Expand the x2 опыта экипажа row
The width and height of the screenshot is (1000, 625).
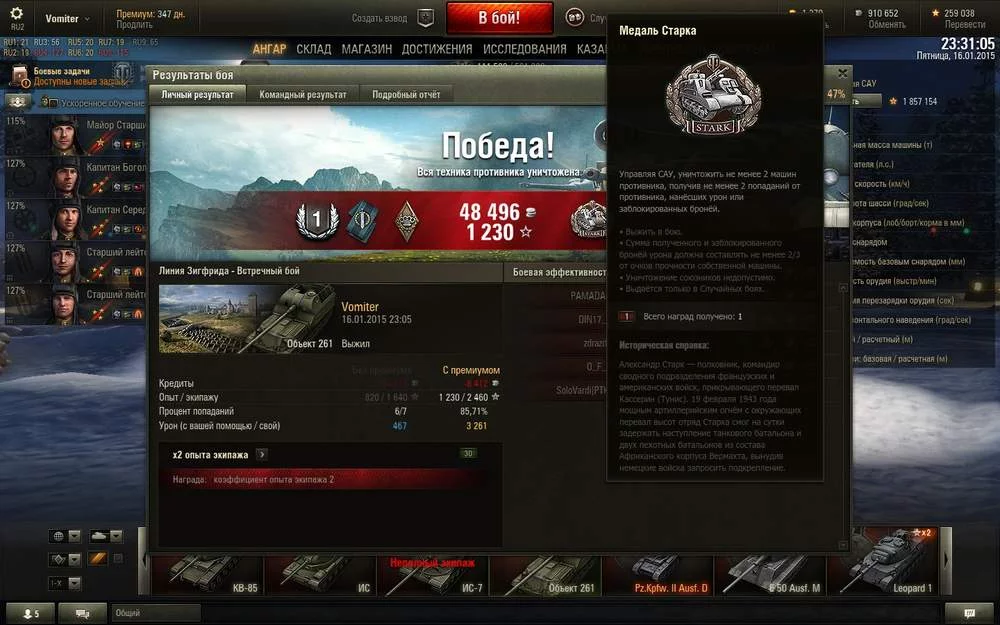tap(262, 454)
